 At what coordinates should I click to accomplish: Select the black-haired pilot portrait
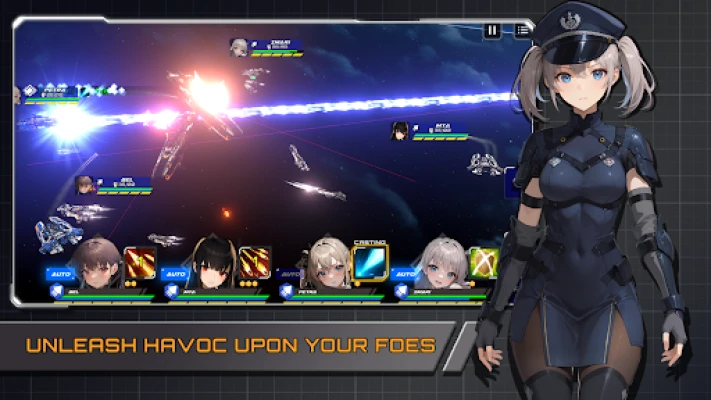click(210, 264)
